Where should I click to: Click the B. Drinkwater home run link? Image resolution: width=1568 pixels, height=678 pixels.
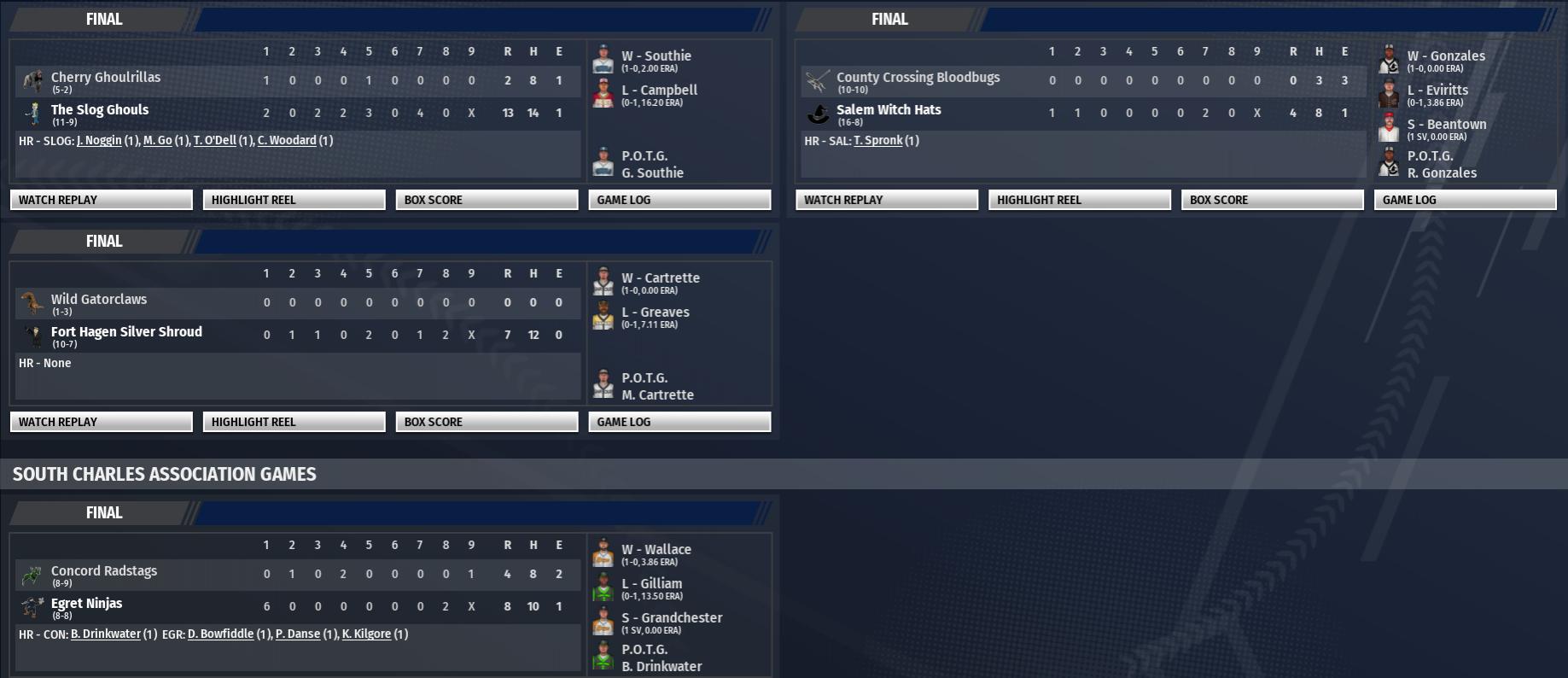click(x=105, y=634)
